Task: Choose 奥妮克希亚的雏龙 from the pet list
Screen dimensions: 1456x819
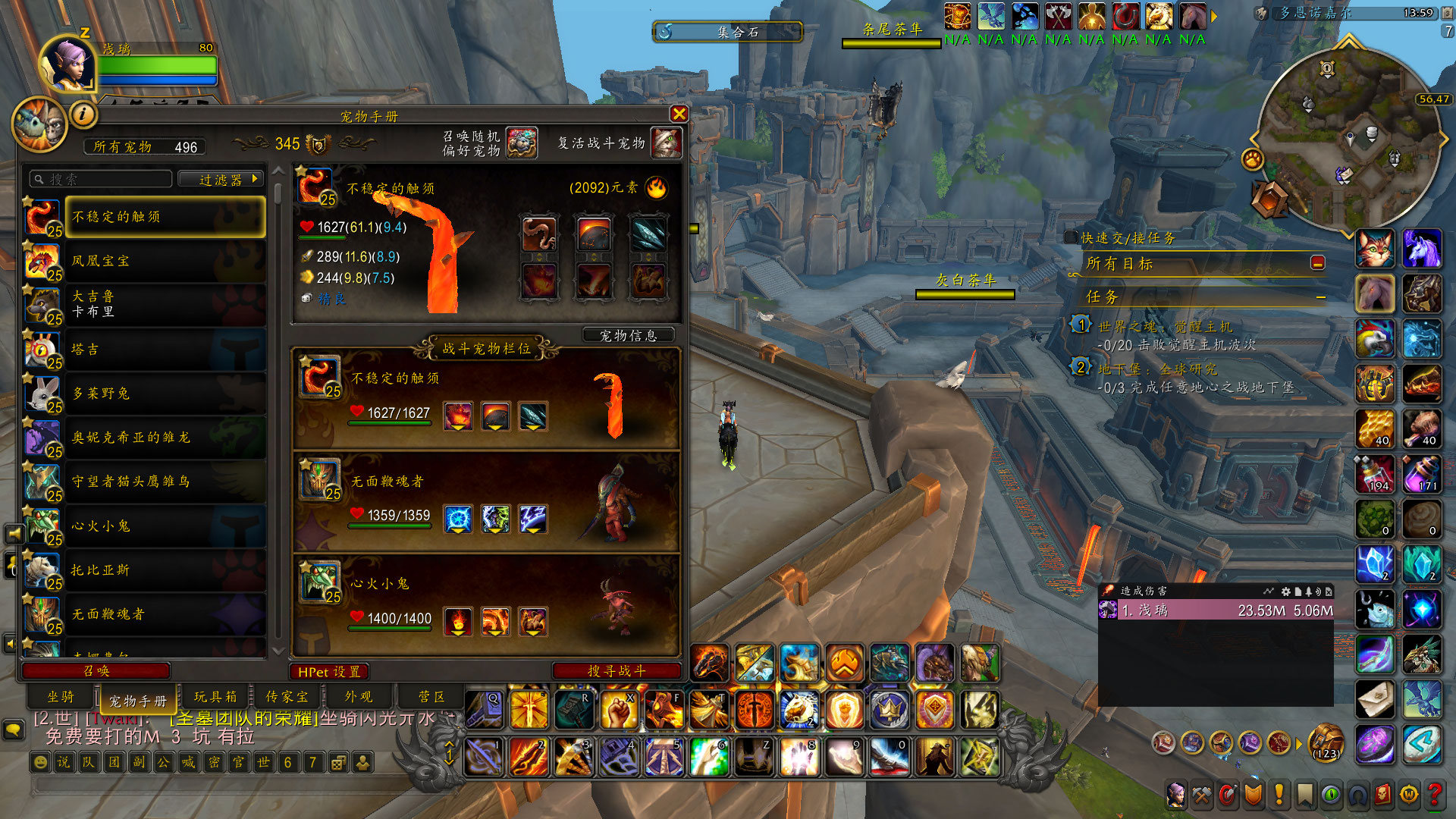Action: (x=165, y=438)
